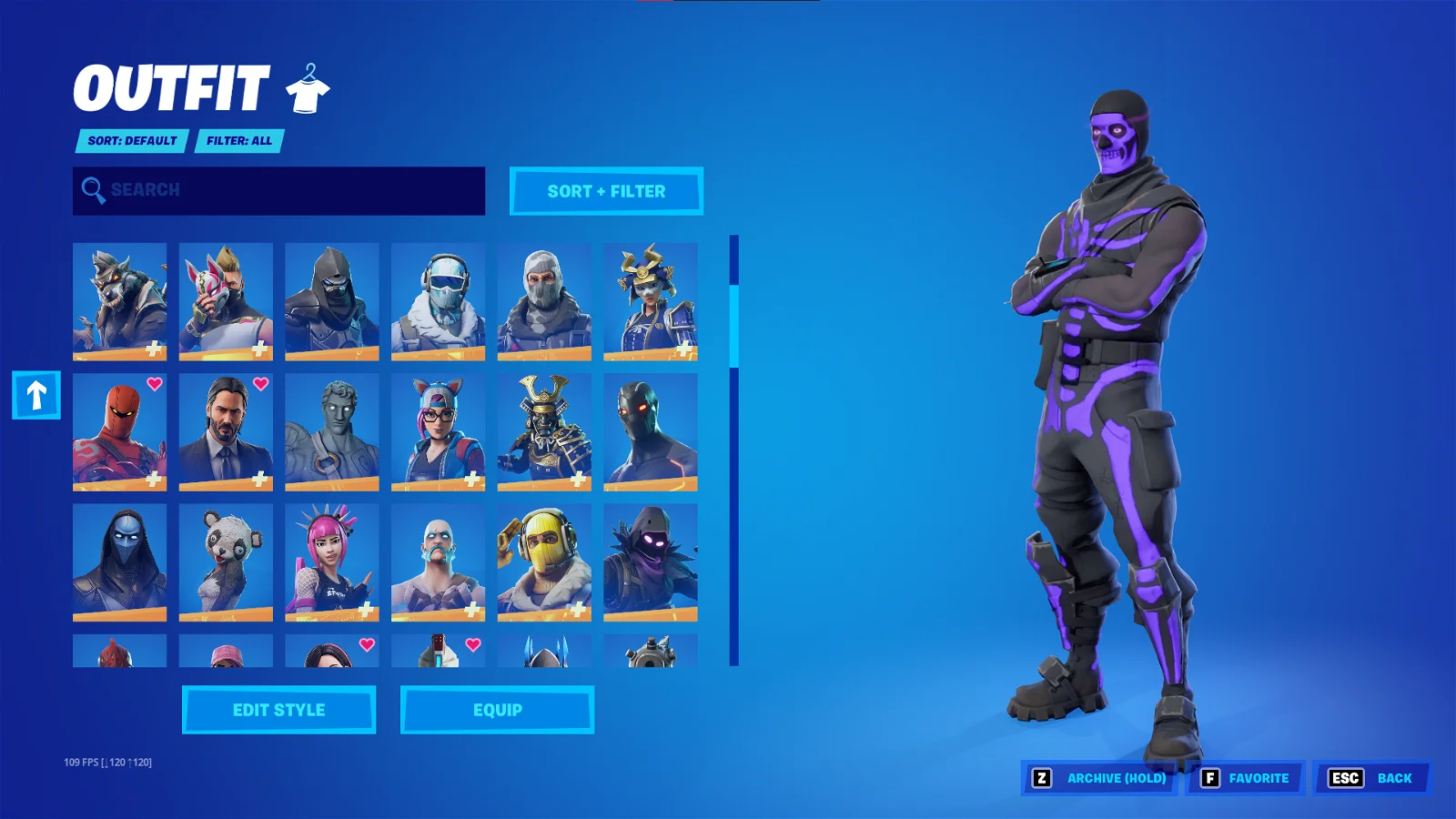This screenshot has width=1456, height=819.
Task: Click the Z key icon on Archive (Hold)
Action: (1040, 778)
